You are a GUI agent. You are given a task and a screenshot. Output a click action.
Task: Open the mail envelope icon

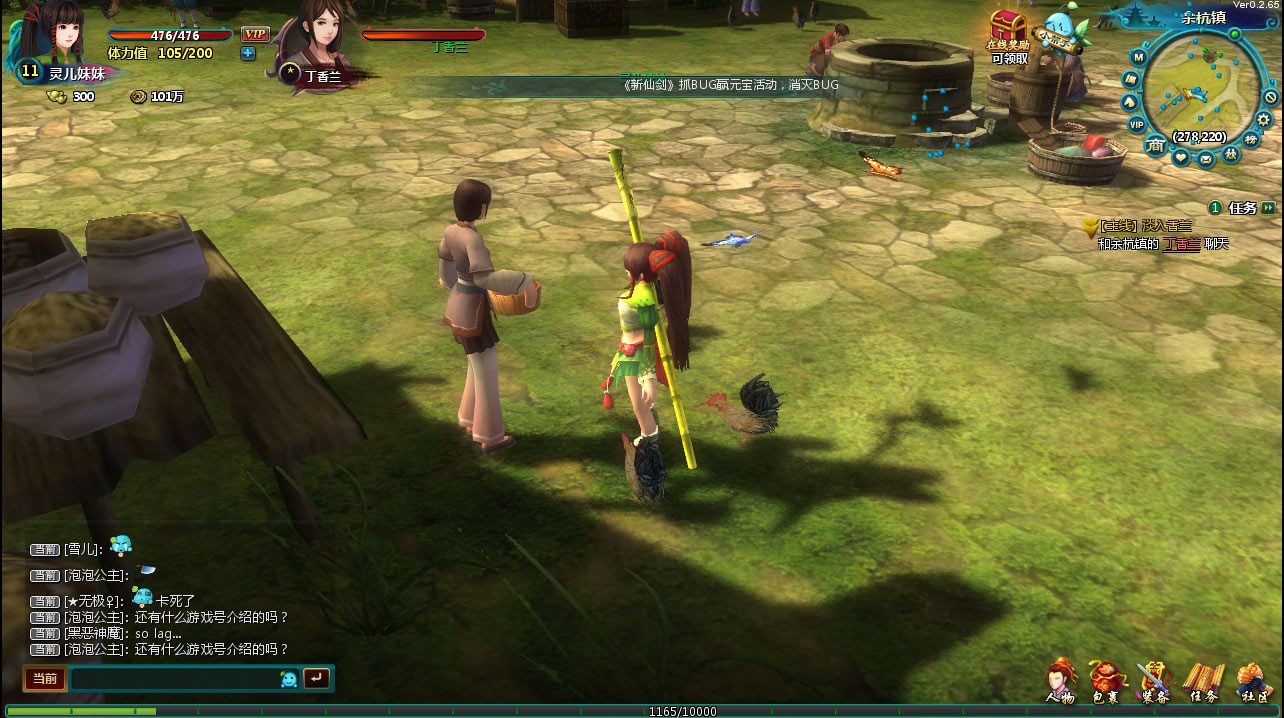point(1205,158)
